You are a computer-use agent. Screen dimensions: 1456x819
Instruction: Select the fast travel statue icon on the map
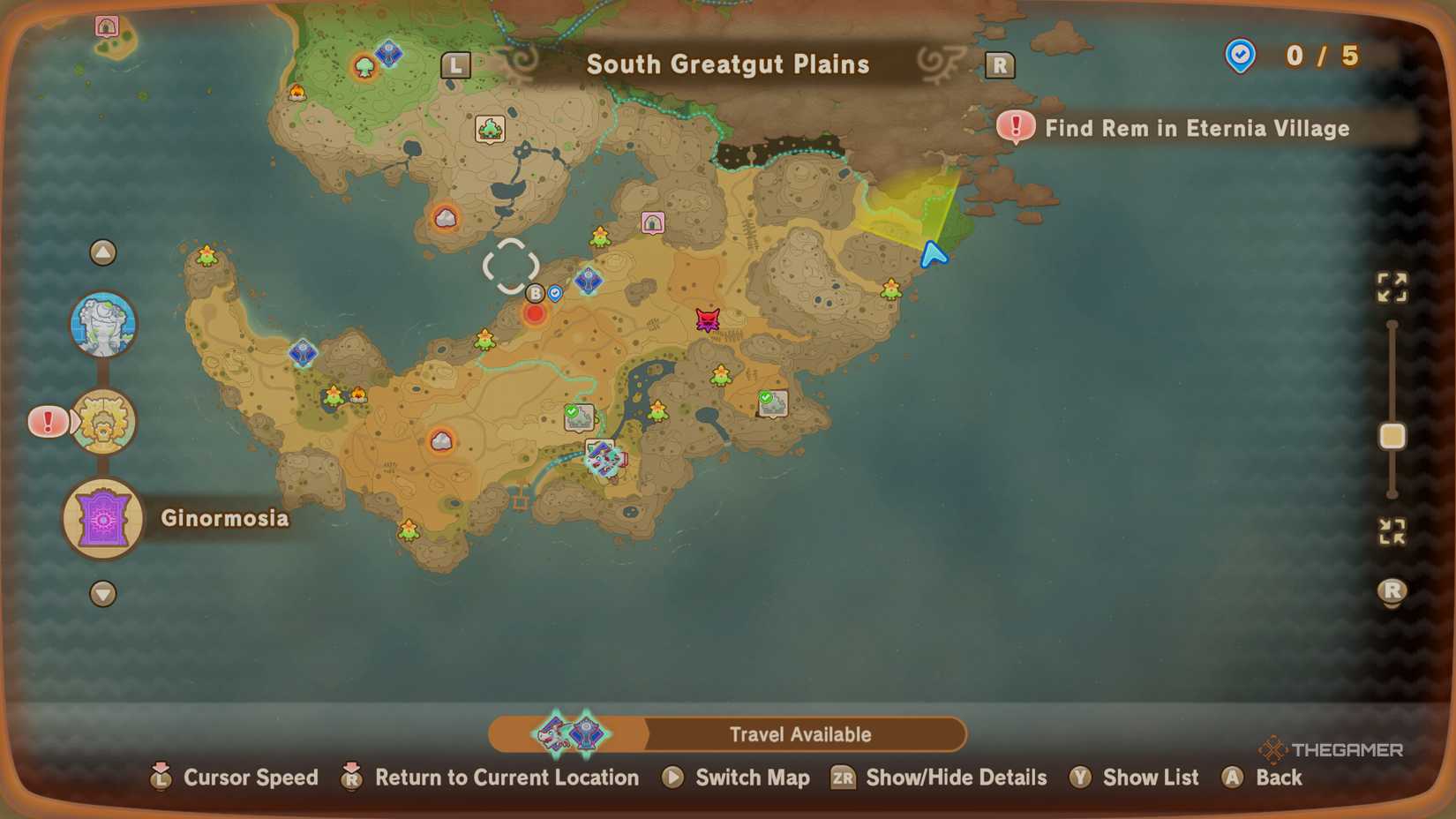tap(103, 324)
